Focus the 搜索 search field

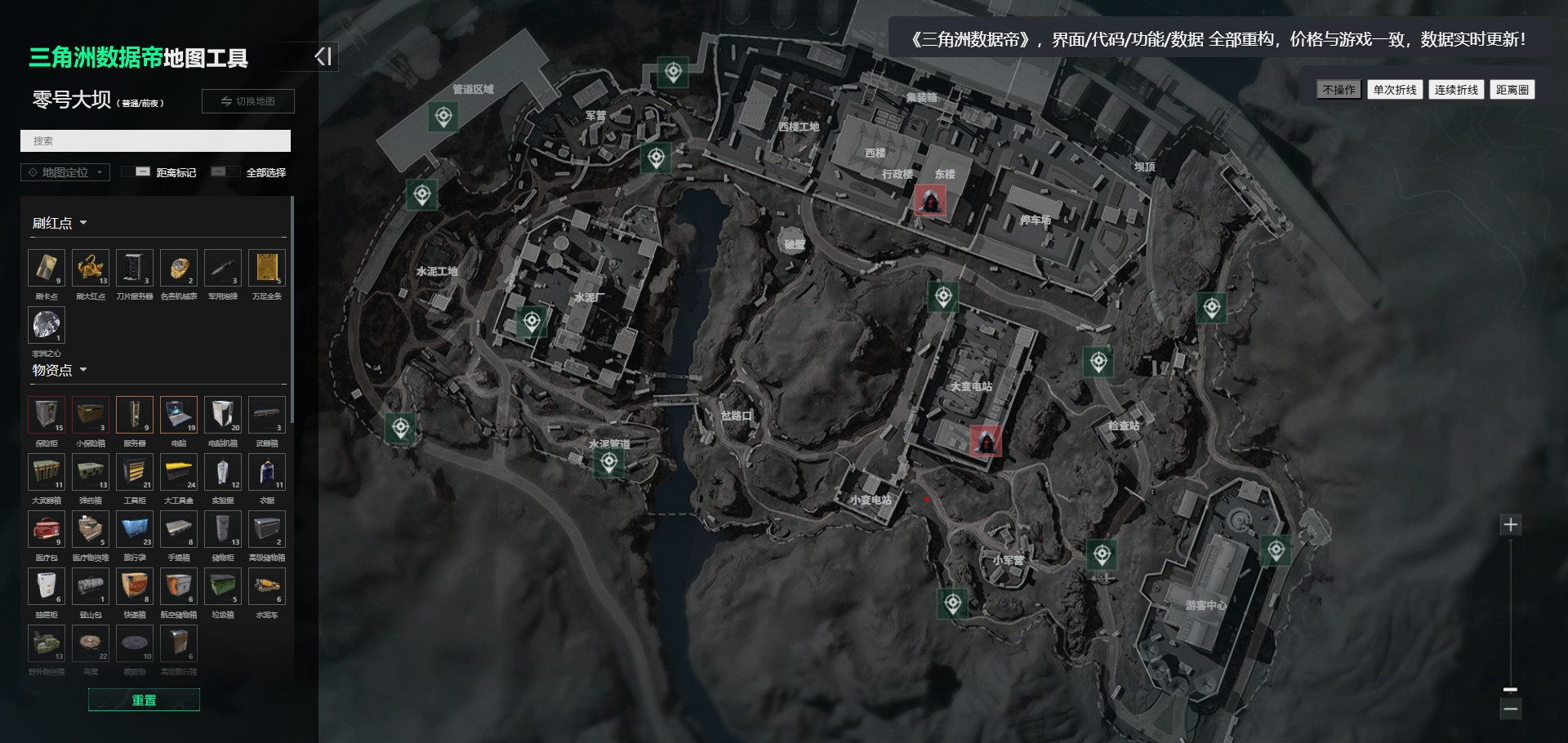click(155, 141)
